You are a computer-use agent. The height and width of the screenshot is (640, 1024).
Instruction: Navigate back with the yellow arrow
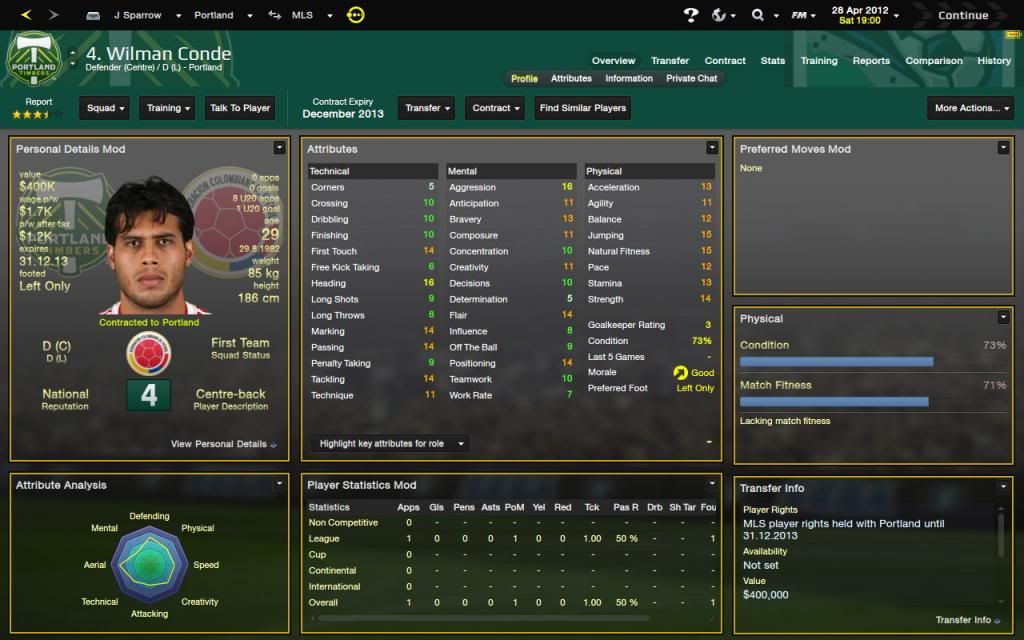pos(26,15)
